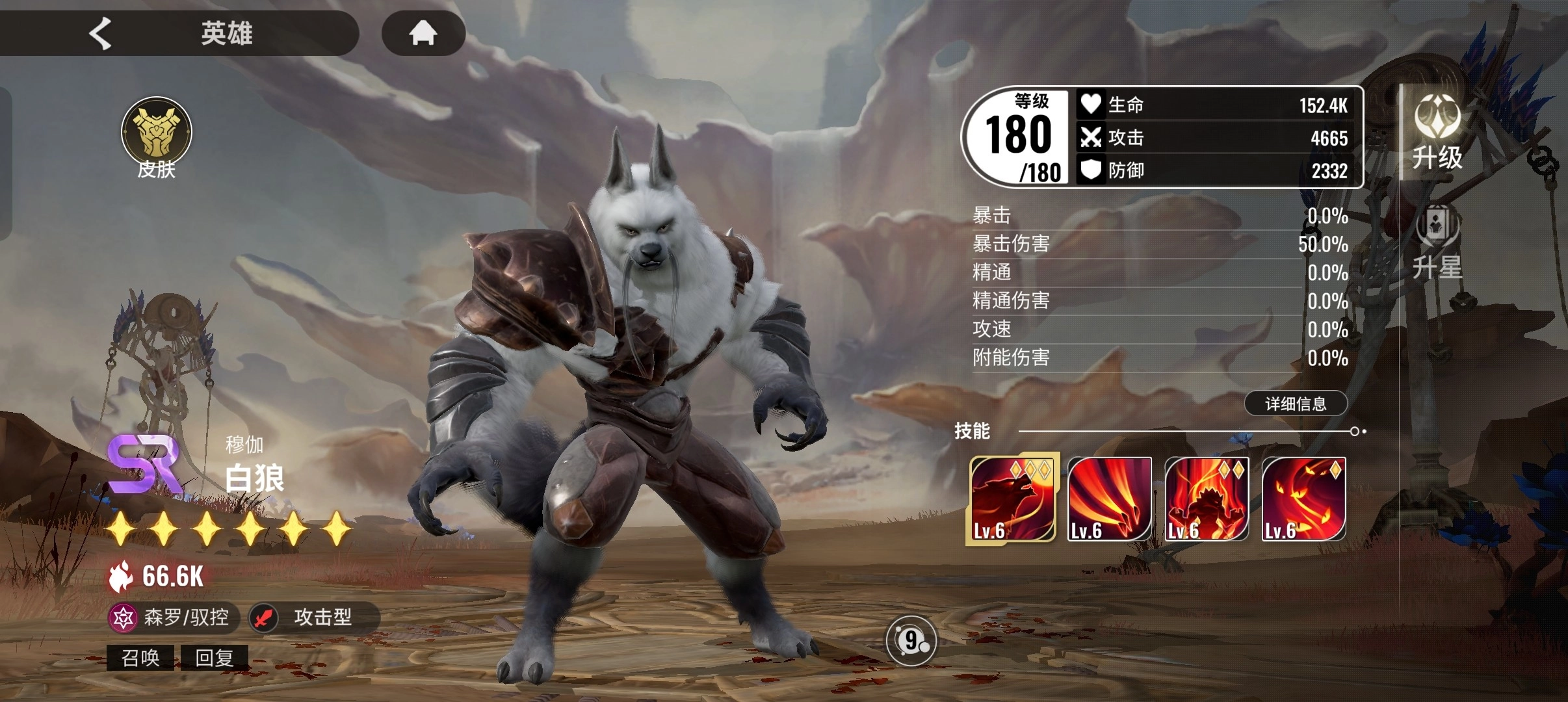
Task: Click the round number 9 icon
Action: coord(911,642)
